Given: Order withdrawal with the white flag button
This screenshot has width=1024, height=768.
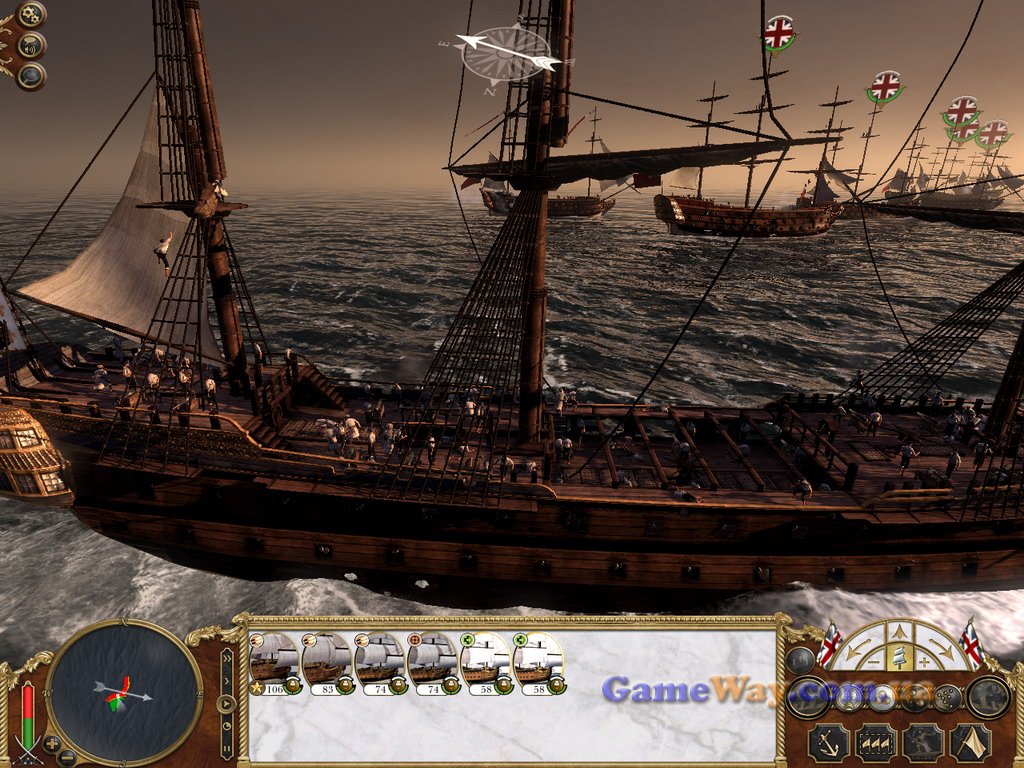Looking at the screenshot, I should (x=970, y=743).
